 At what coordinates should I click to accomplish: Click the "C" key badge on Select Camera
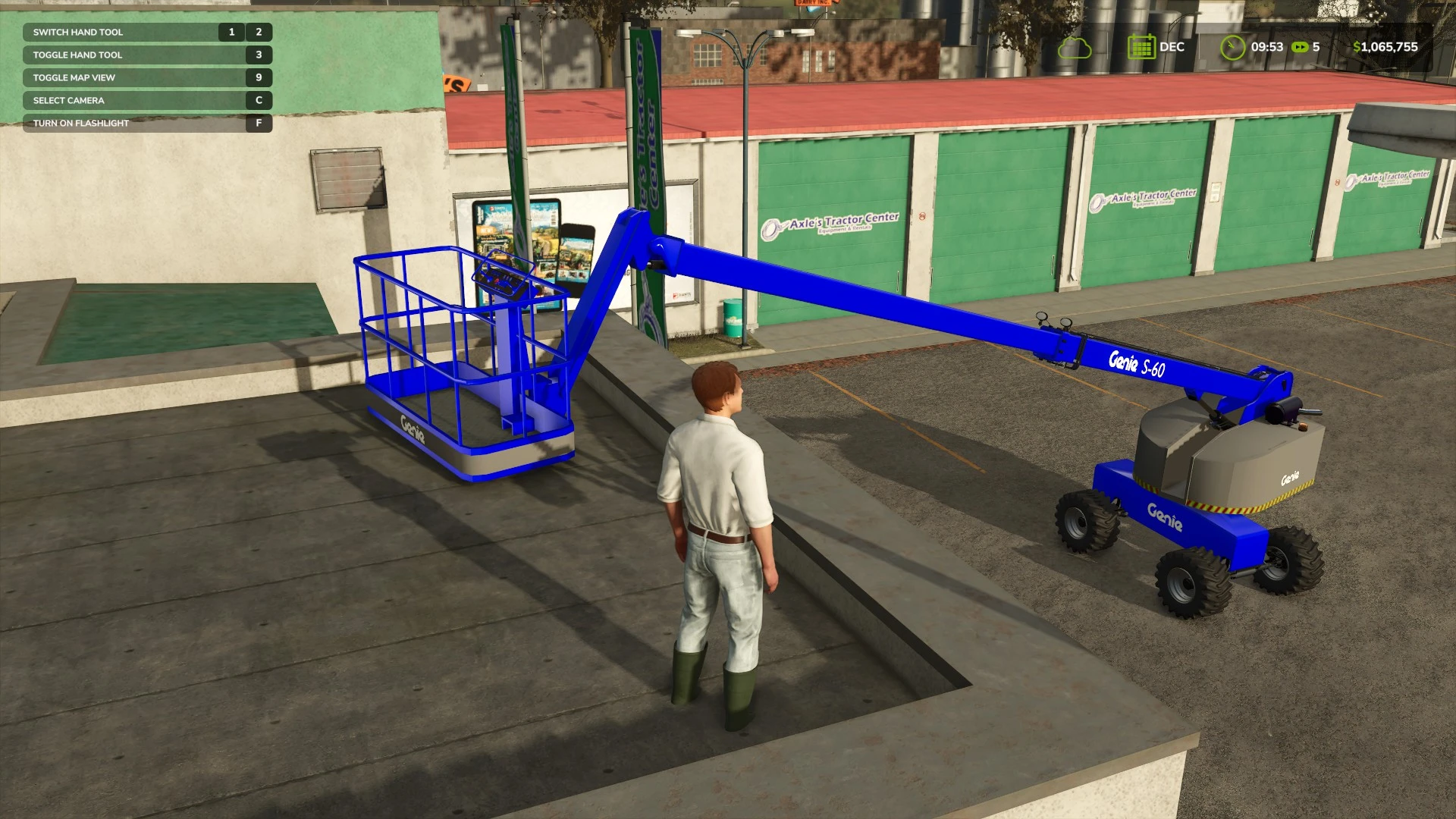pos(259,100)
